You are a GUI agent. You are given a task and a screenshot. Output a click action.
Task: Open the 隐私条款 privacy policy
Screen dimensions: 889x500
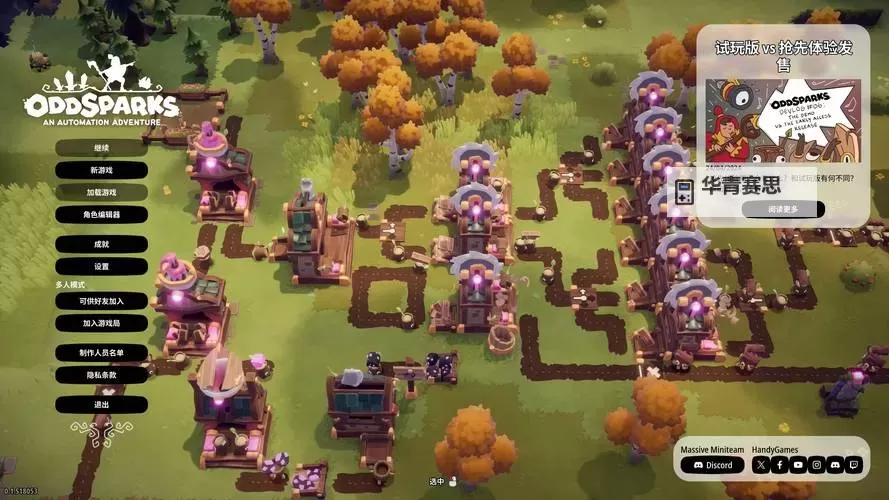(101, 375)
